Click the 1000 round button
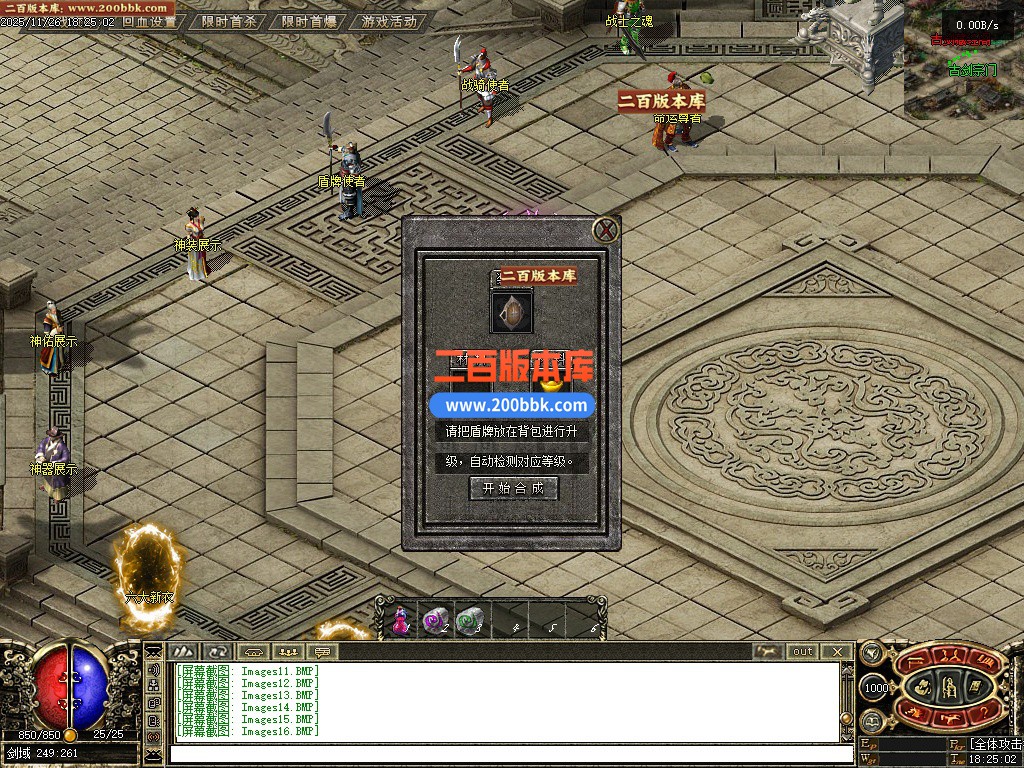 (x=875, y=688)
